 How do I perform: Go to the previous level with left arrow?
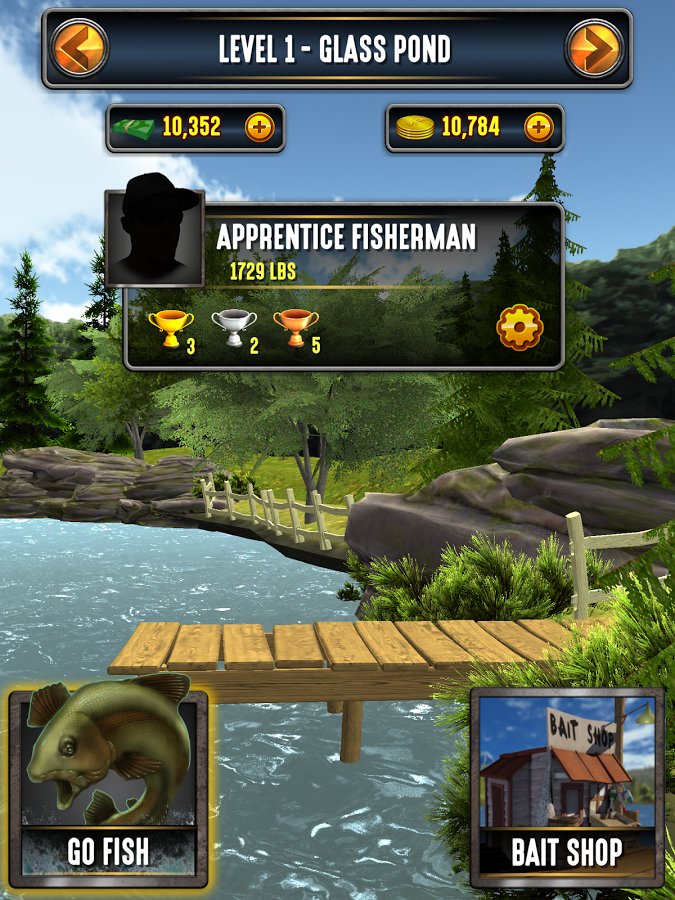point(80,47)
